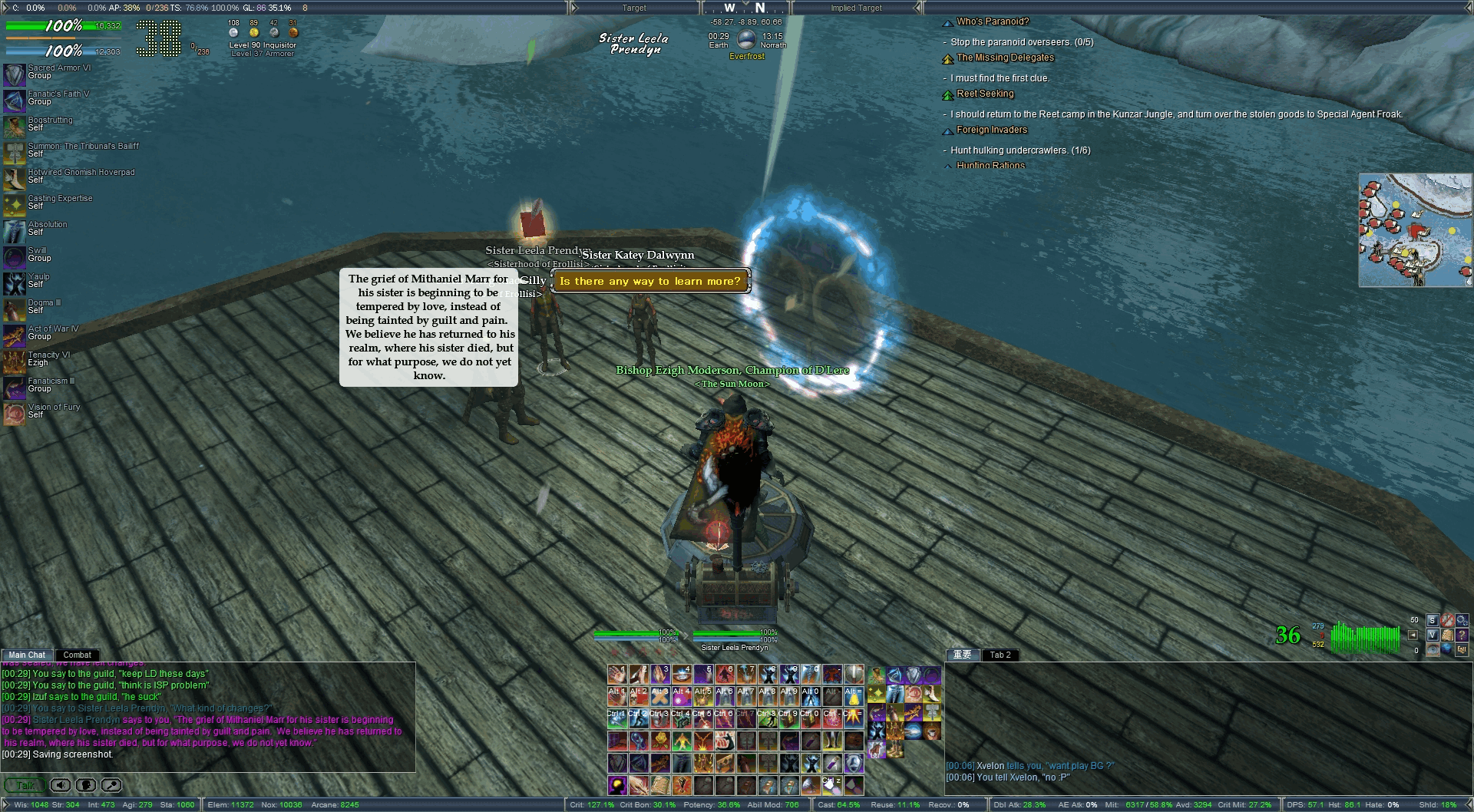
Task: Select the "Reet Seeking" quest entry
Action: tap(985, 94)
